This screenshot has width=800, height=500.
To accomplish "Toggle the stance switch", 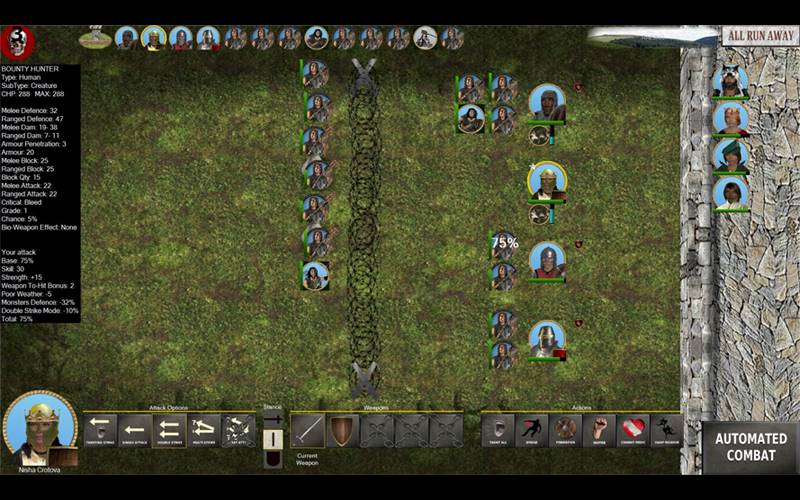I will pos(271,438).
